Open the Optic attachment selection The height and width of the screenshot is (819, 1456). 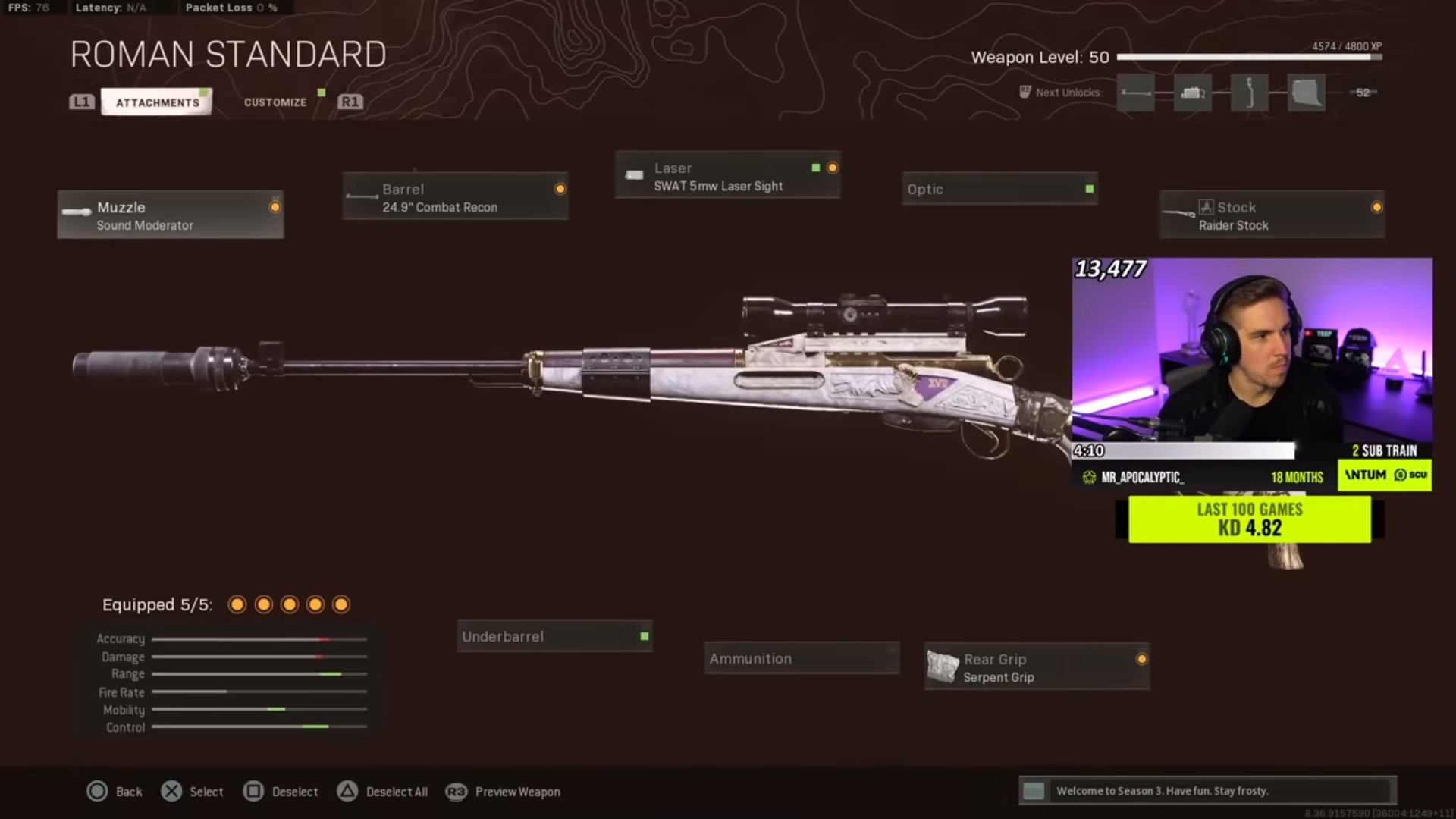(999, 189)
